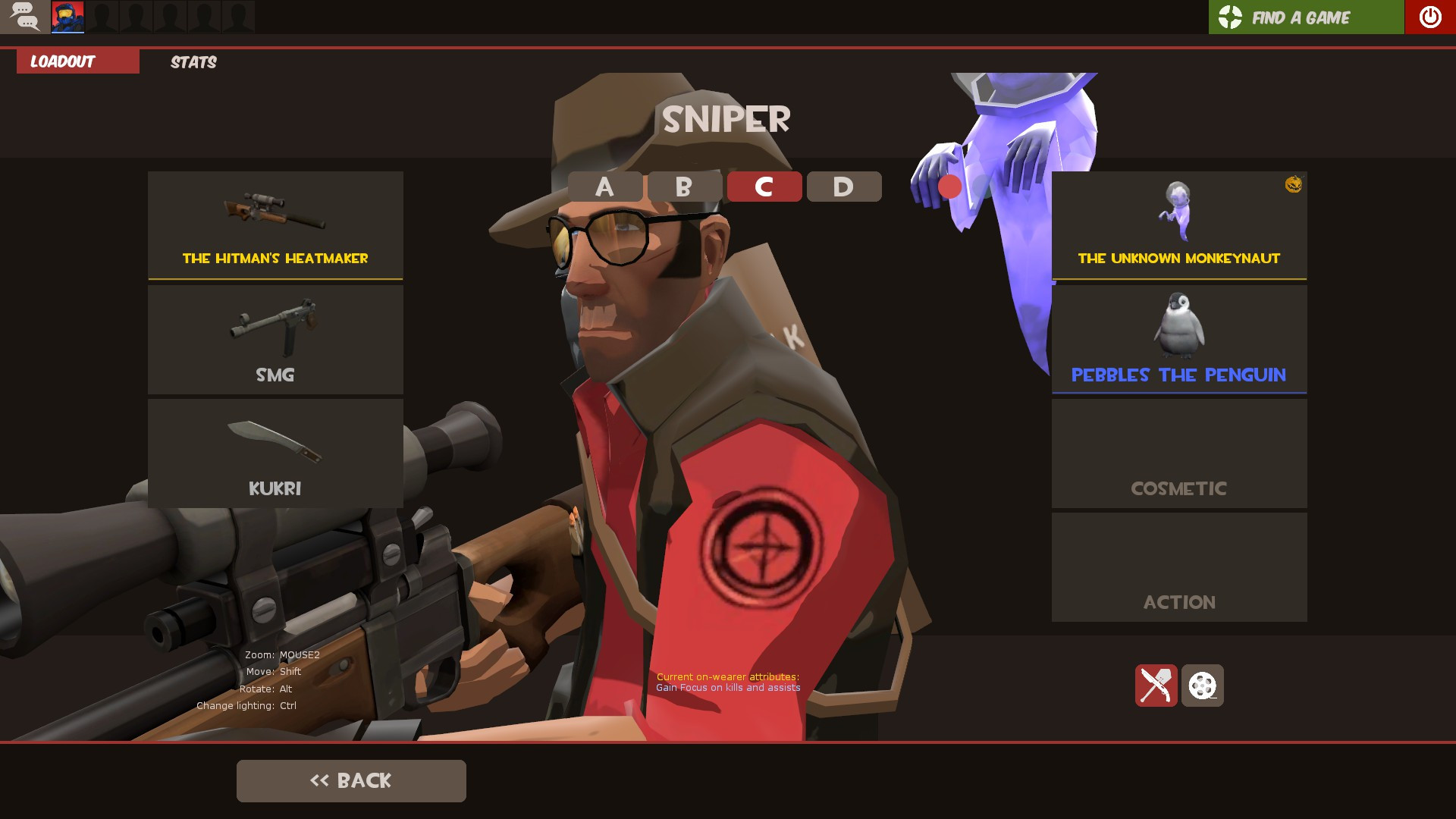Viewport: 1456px width, 819px height.
Task: Select the Kukri melee slot
Action: tap(275, 453)
